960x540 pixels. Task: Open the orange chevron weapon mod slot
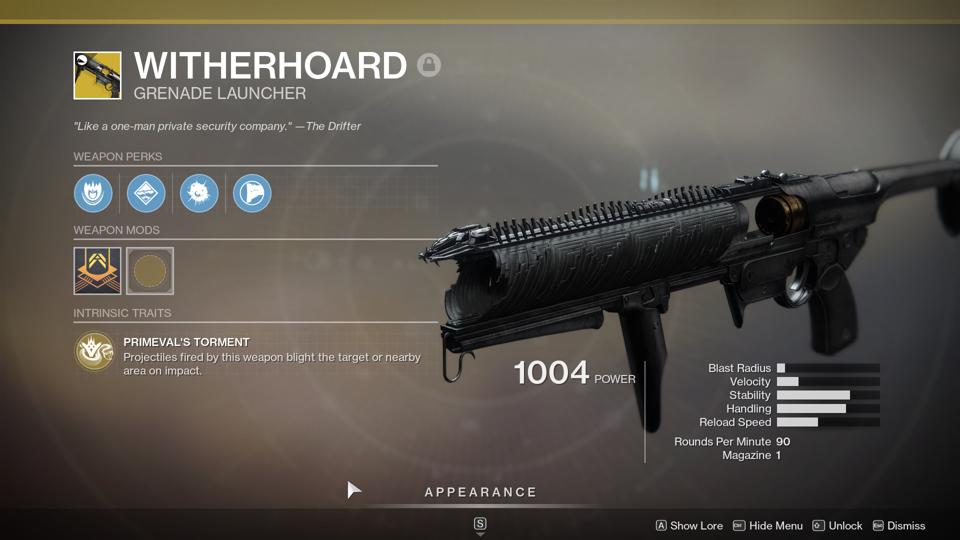coord(97,271)
